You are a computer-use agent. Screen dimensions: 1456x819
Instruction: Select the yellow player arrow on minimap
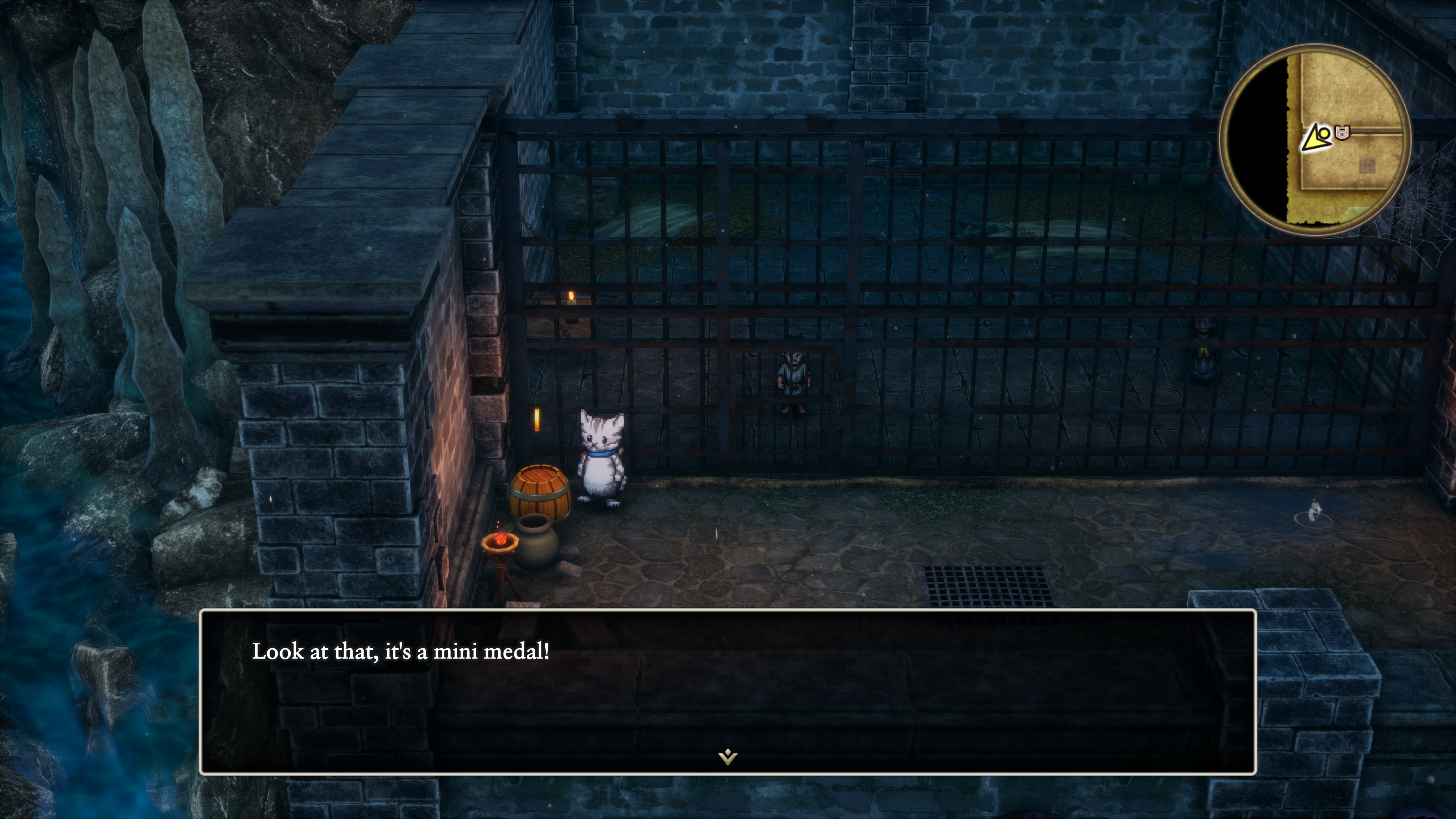1315,138
